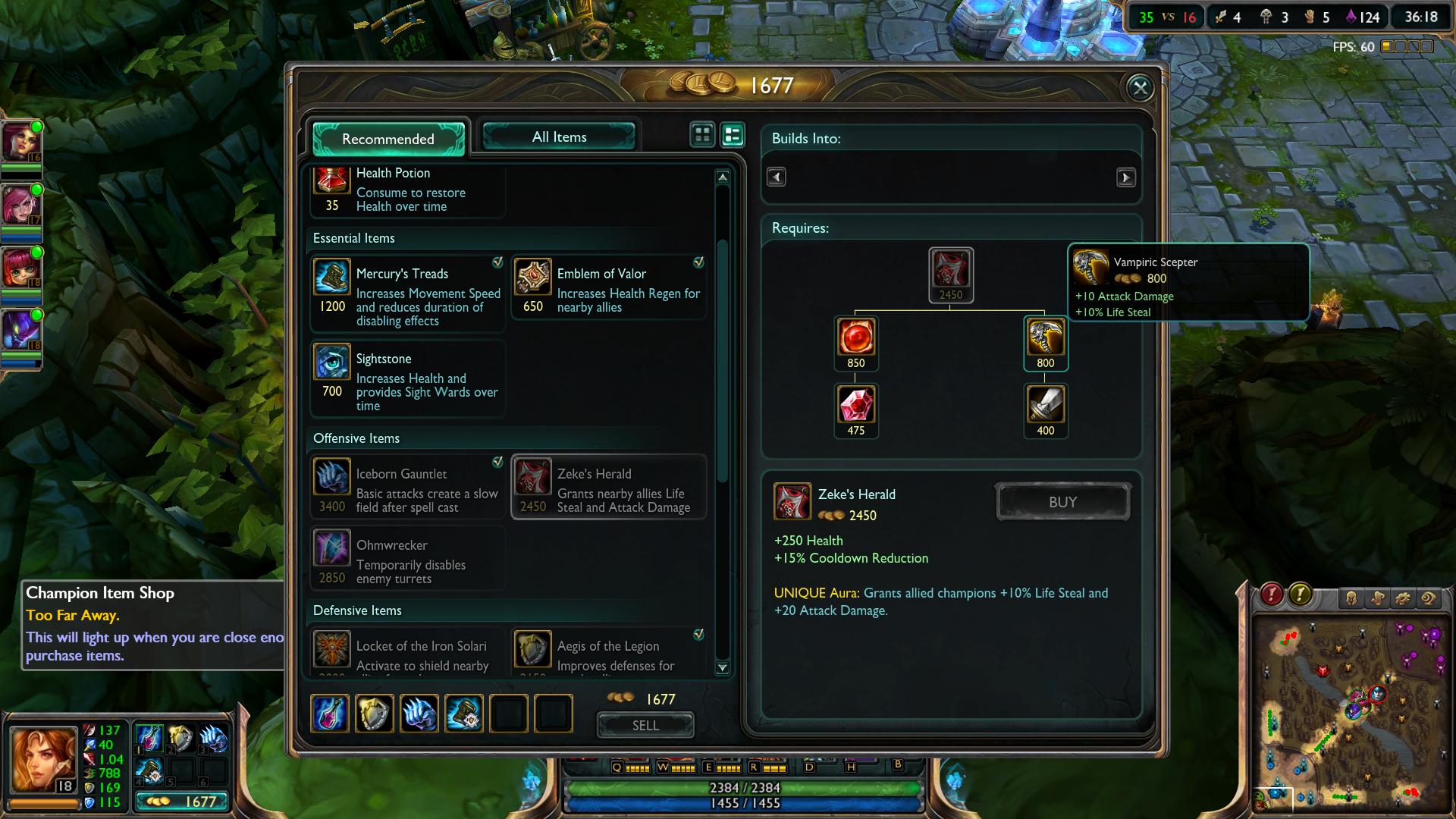The width and height of the screenshot is (1456, 819).
Task: Choose Emblem of Valor item
Action: tap(609, 288)
